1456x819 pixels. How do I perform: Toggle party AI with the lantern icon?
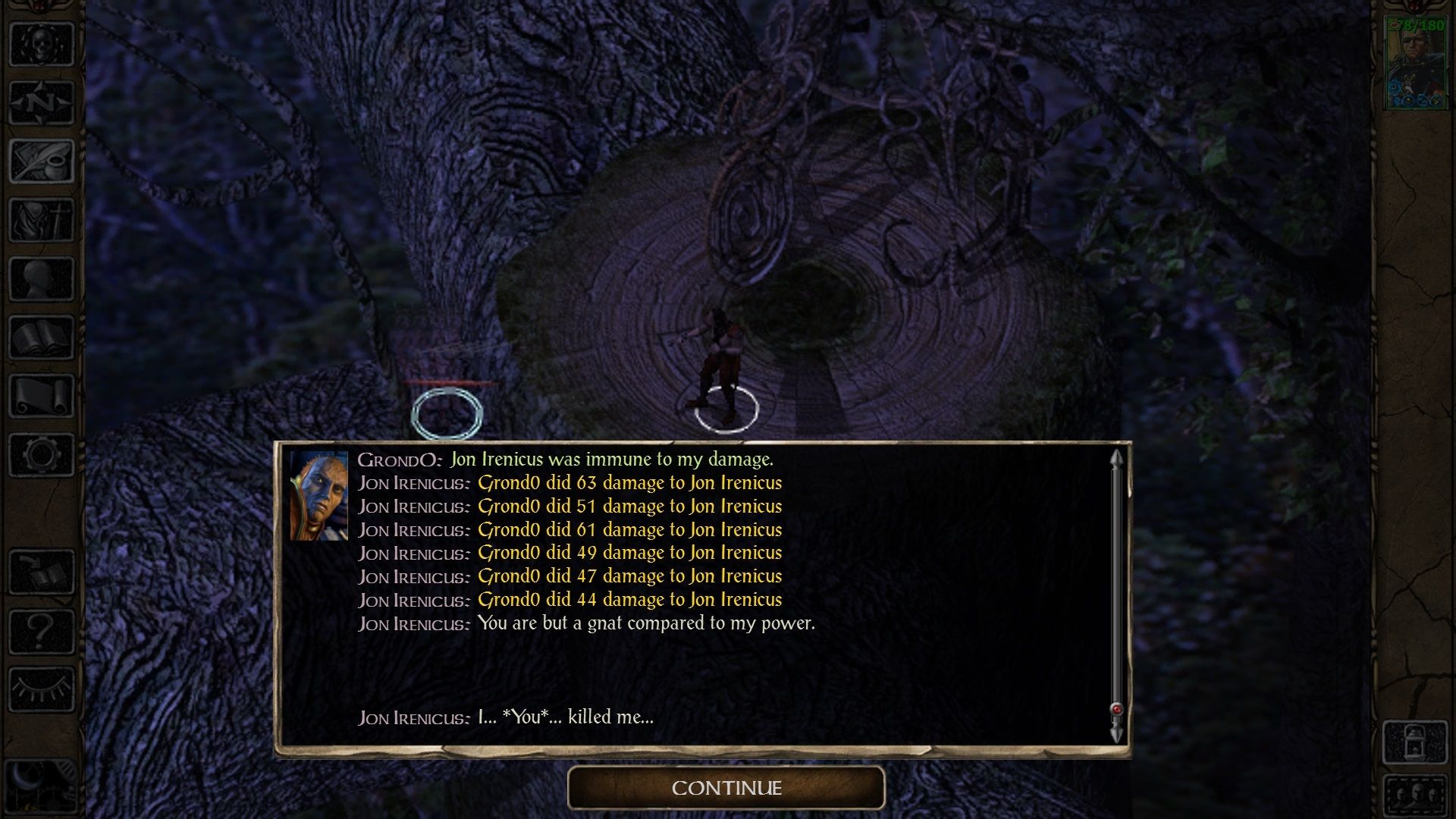coord(1415,742)
